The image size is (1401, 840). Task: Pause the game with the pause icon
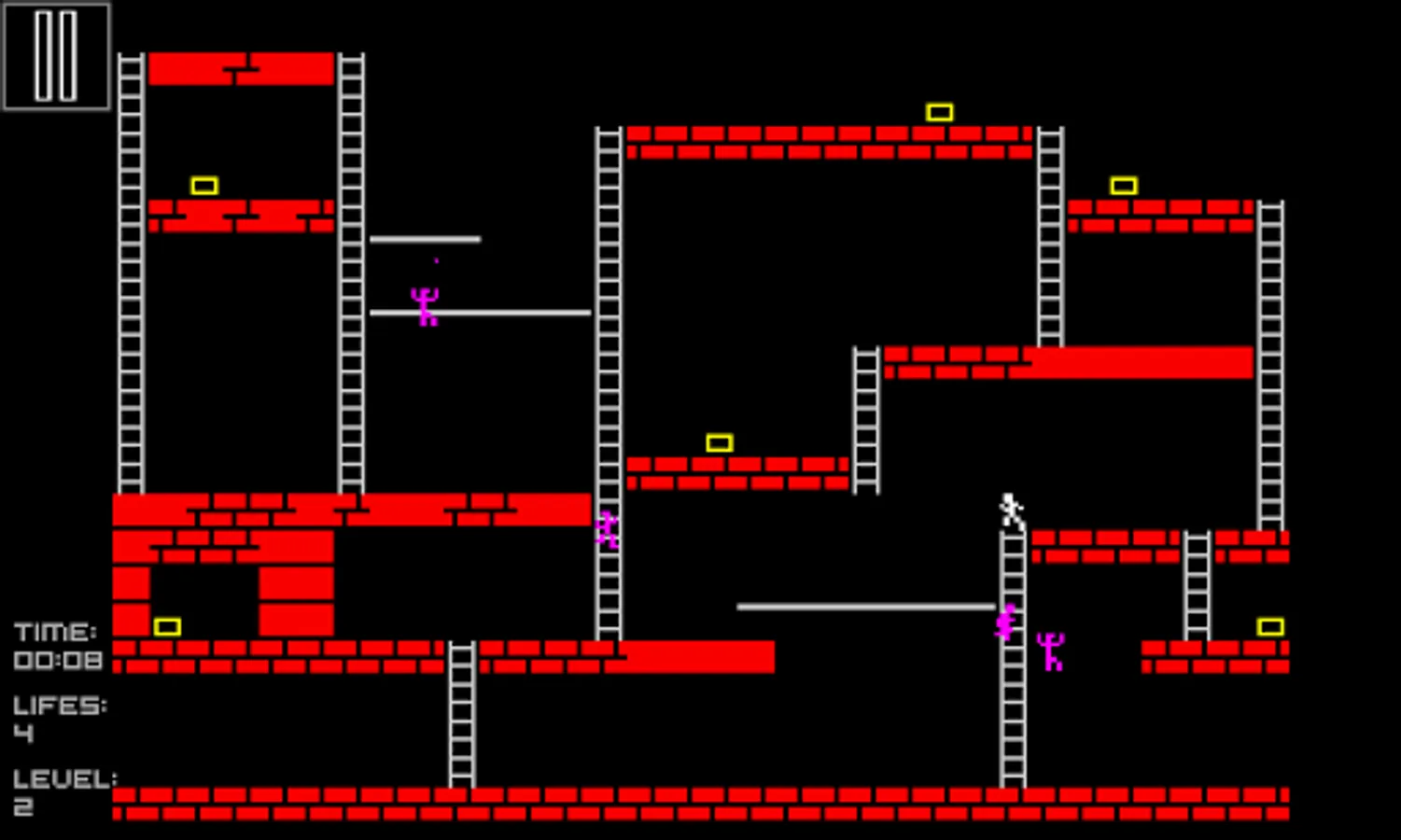click(x=56, y=58)
